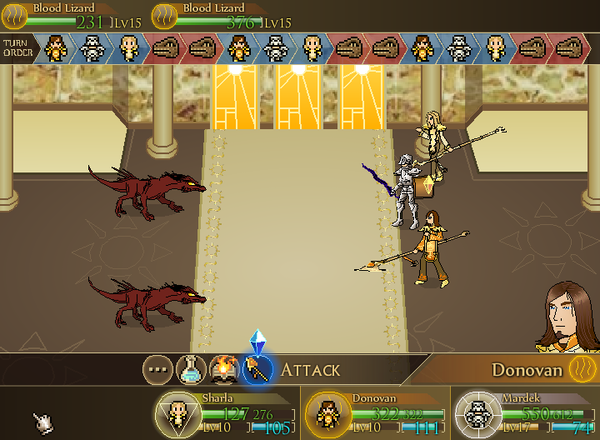600x440 pixels.
Task: Choose the fire skills command icon
Action: click(x=224, y=370)
